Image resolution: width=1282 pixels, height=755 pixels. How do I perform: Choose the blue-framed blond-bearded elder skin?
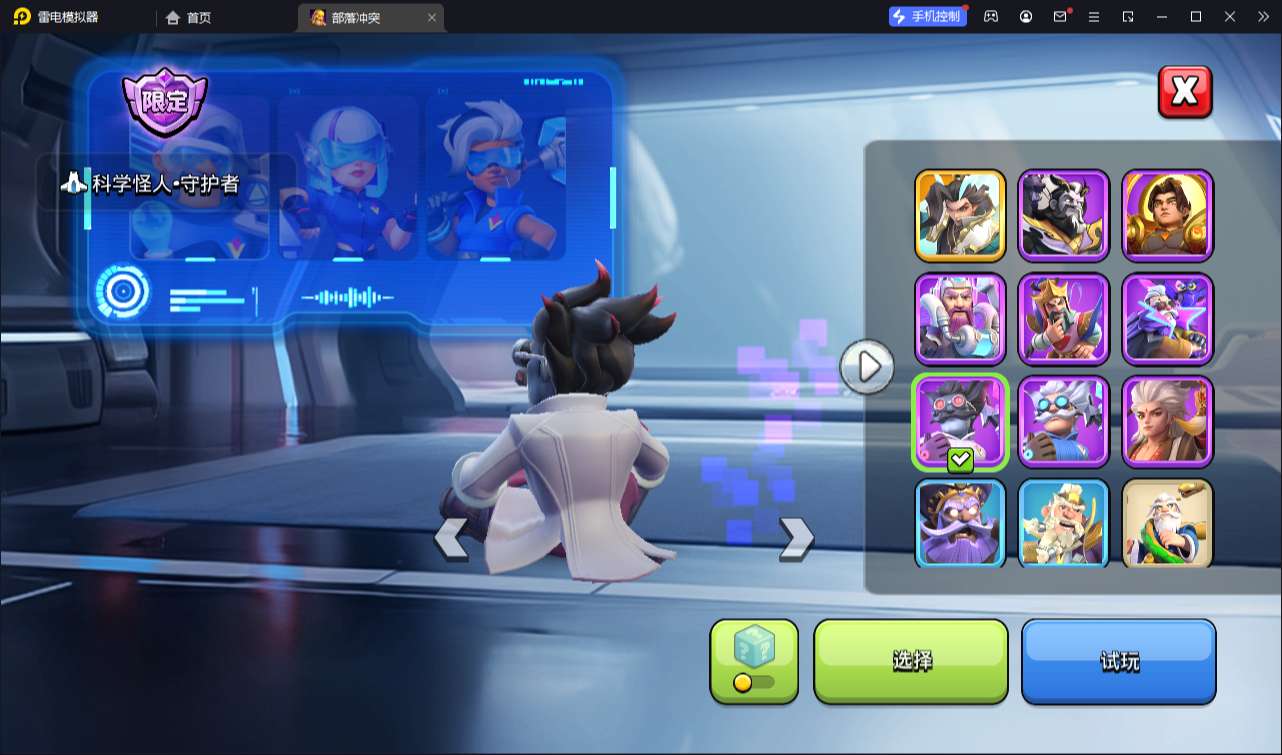pyautogui.click(x=1064, y=522)
